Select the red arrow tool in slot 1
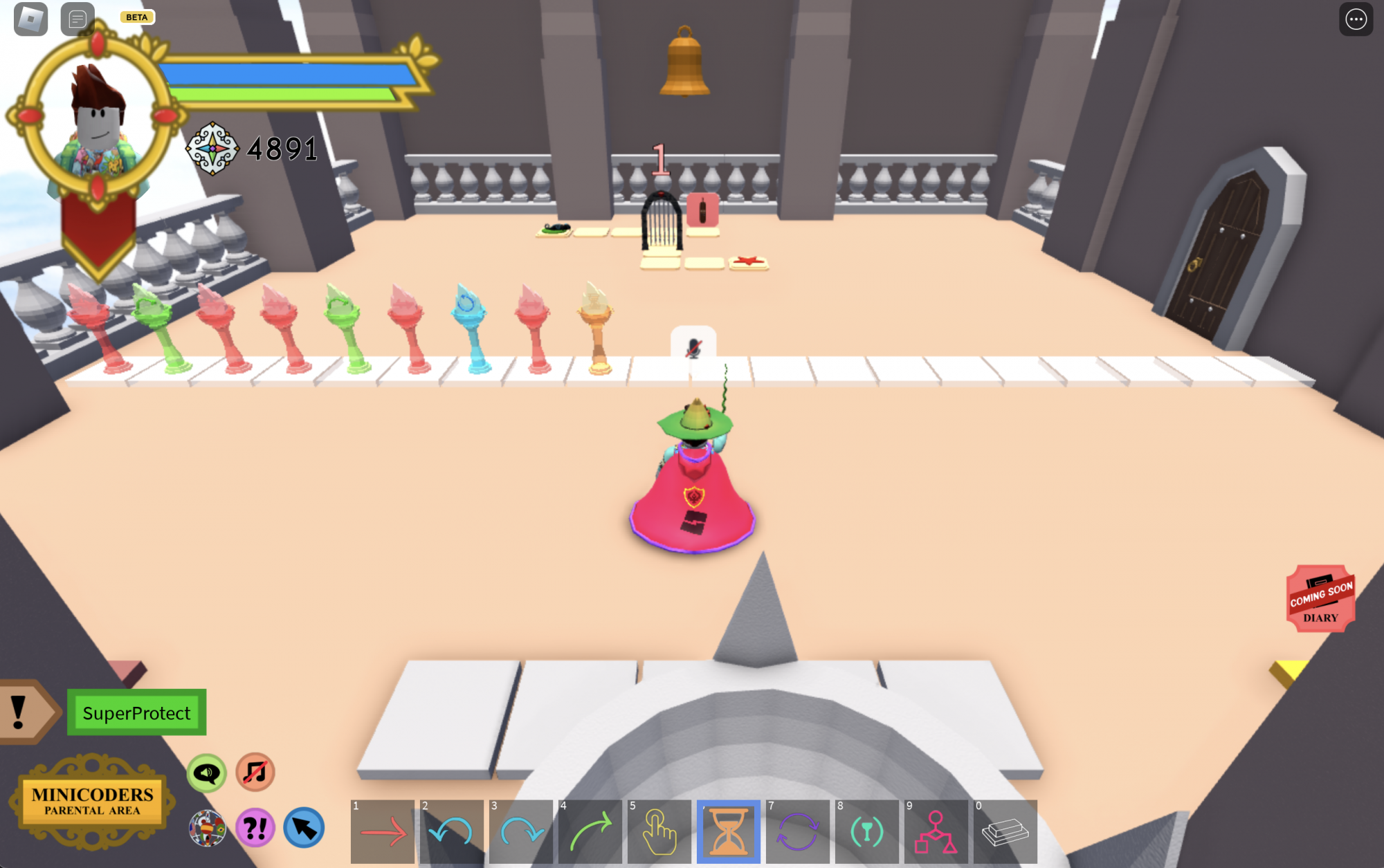Viewport: 1384px width, 868px height. click(382, 831)
